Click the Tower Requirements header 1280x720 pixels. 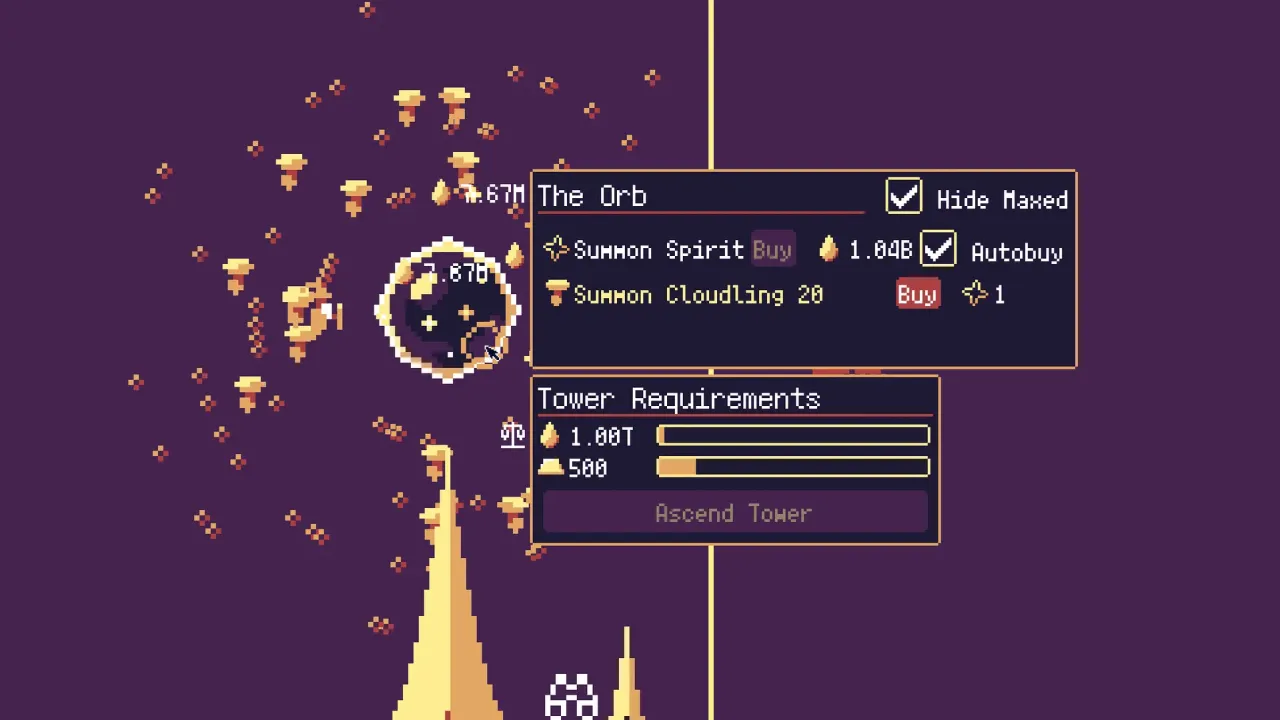click(x=679, y=398)
